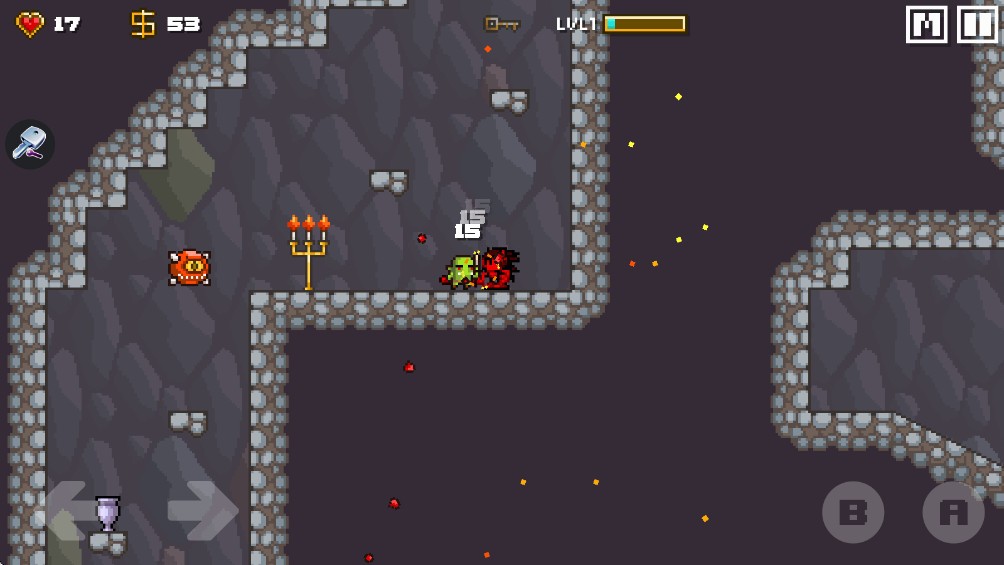
Task: Pause the game
Action: point(977,25)
